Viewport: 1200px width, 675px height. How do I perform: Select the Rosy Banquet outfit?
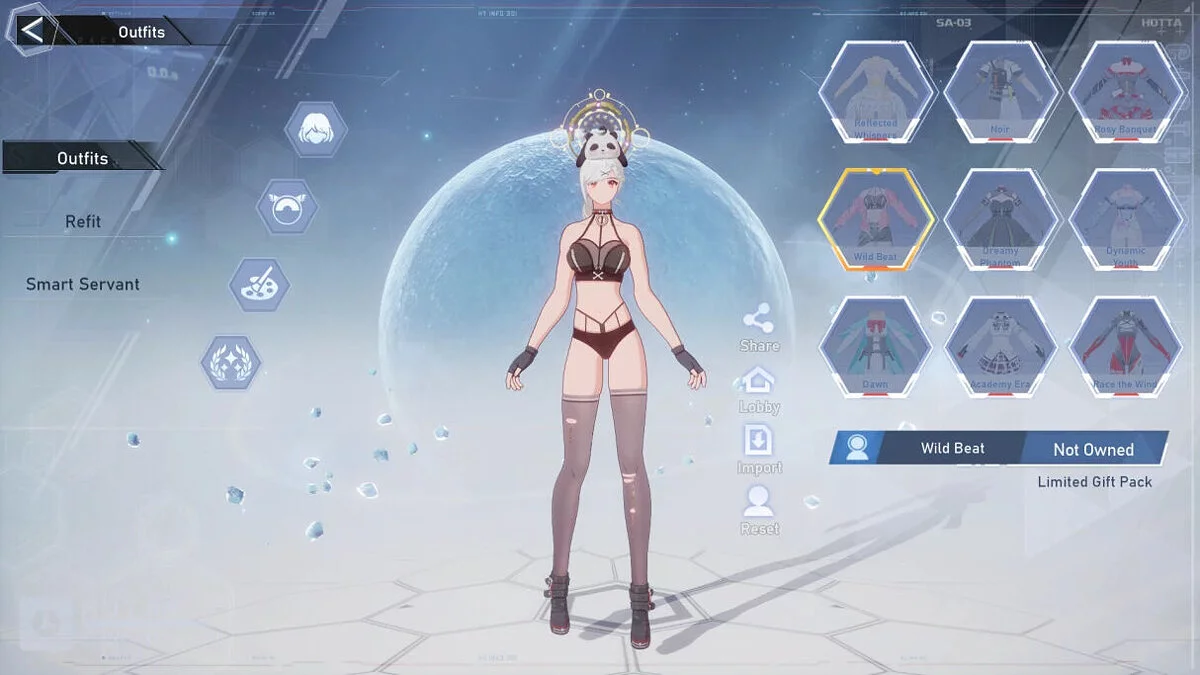1126,92
